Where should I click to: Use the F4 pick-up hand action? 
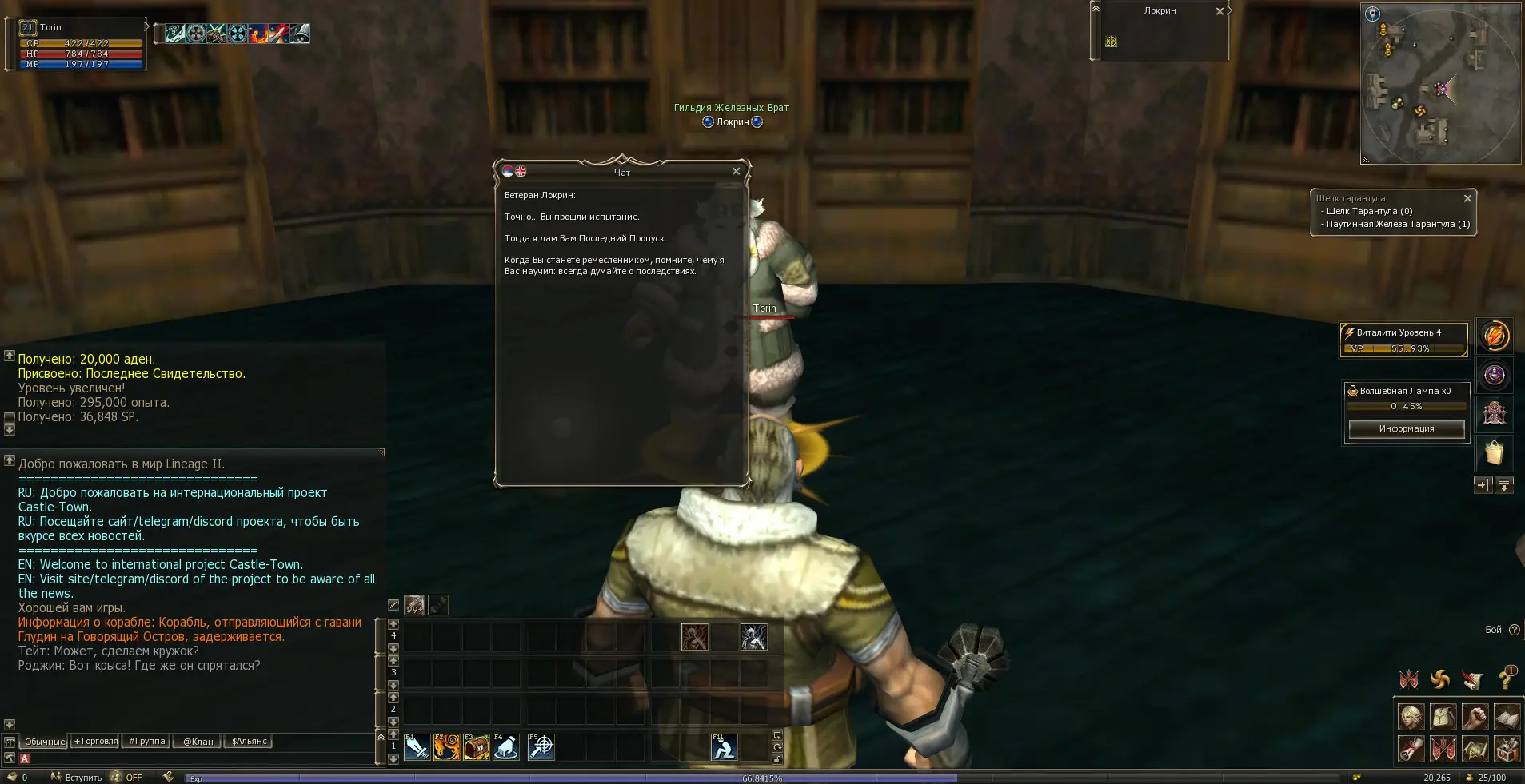pos(506,747)
